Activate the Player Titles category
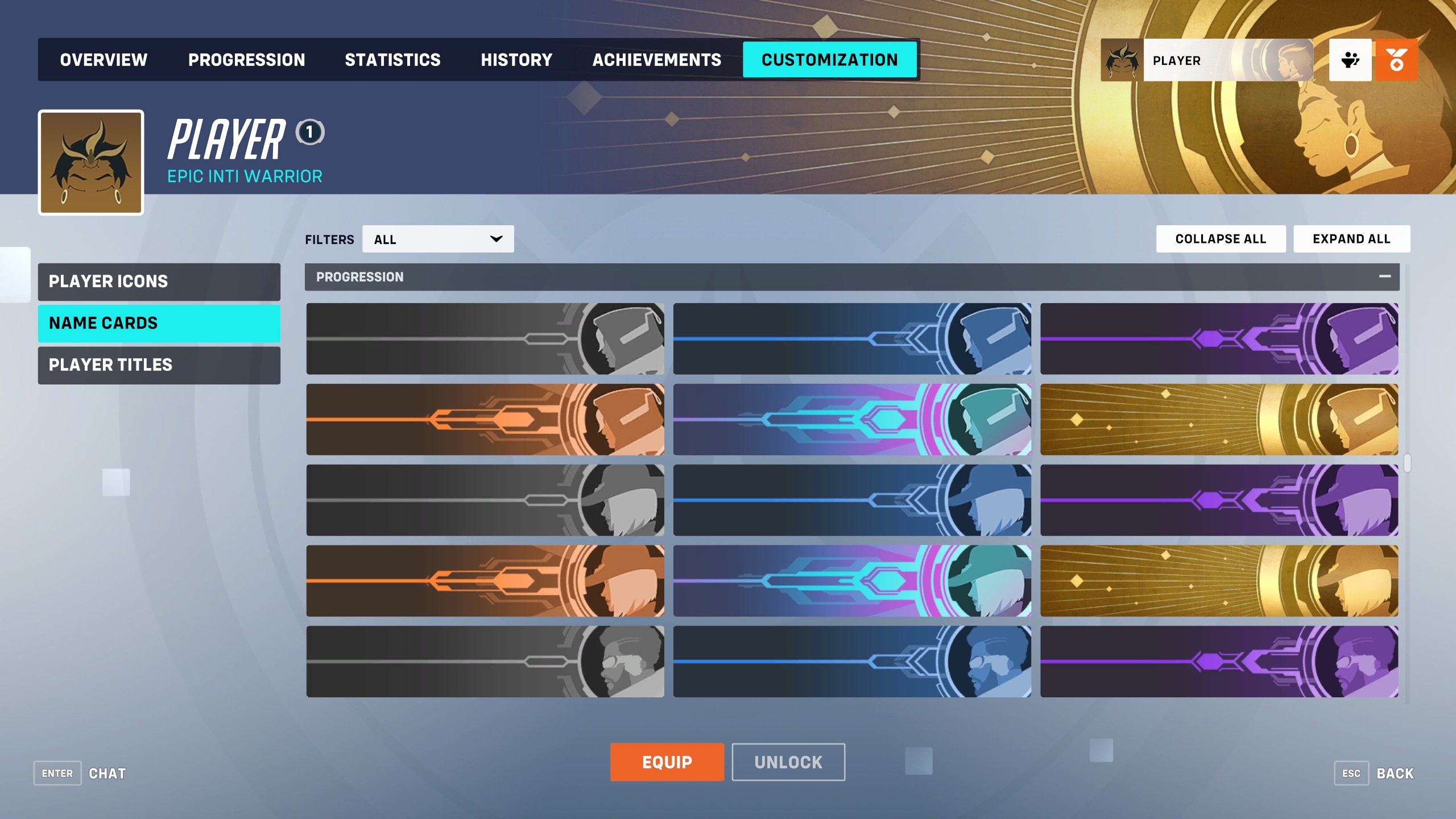Screen dimensions: 1456x819 158,365
